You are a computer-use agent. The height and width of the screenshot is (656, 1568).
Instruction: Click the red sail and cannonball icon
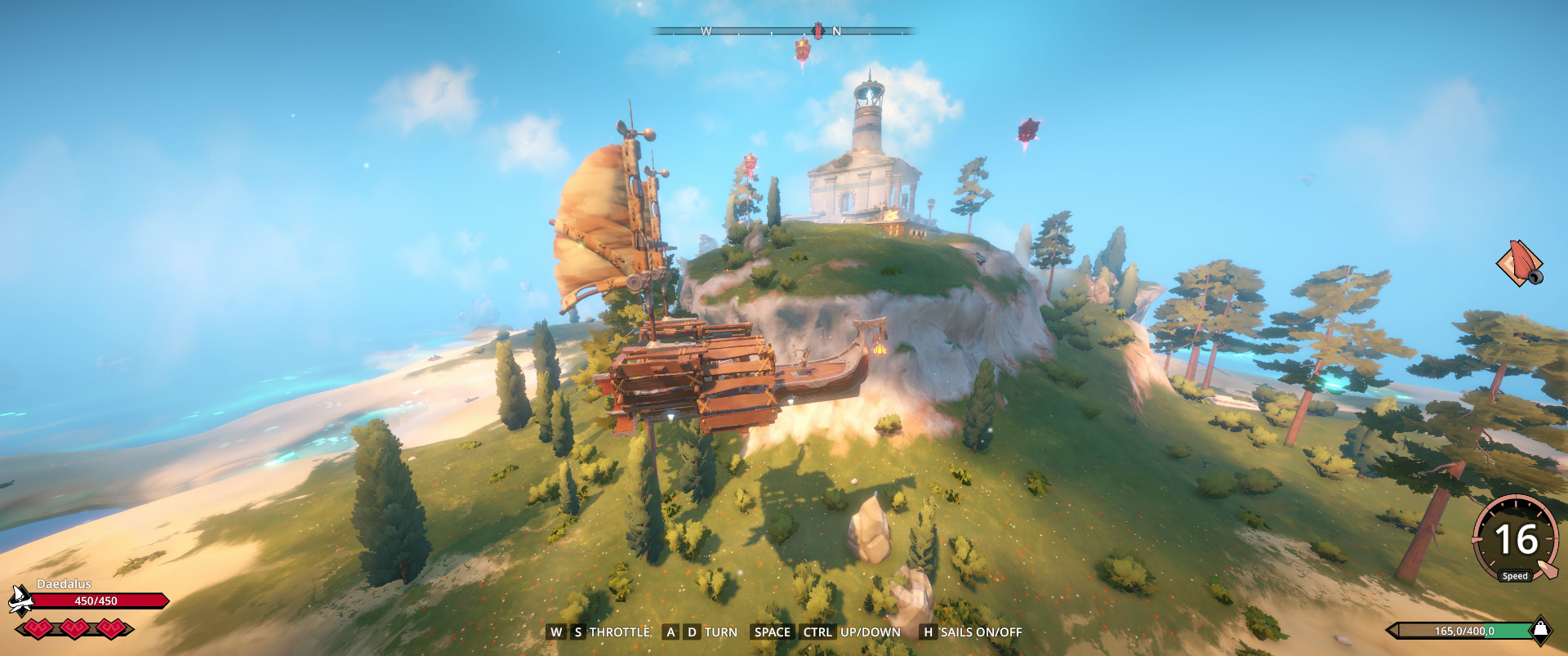coord(1519,264)
